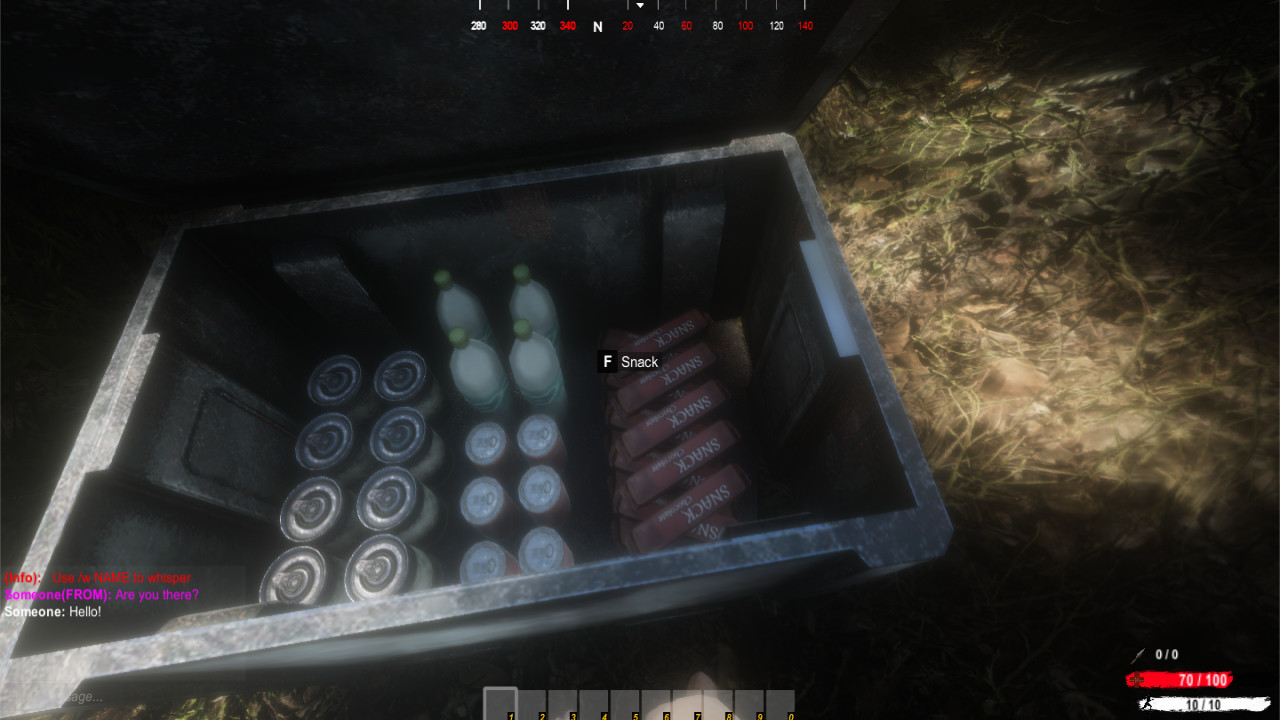
Task: Click the white 10/10 stamina bar
Action: [1190, 702]
